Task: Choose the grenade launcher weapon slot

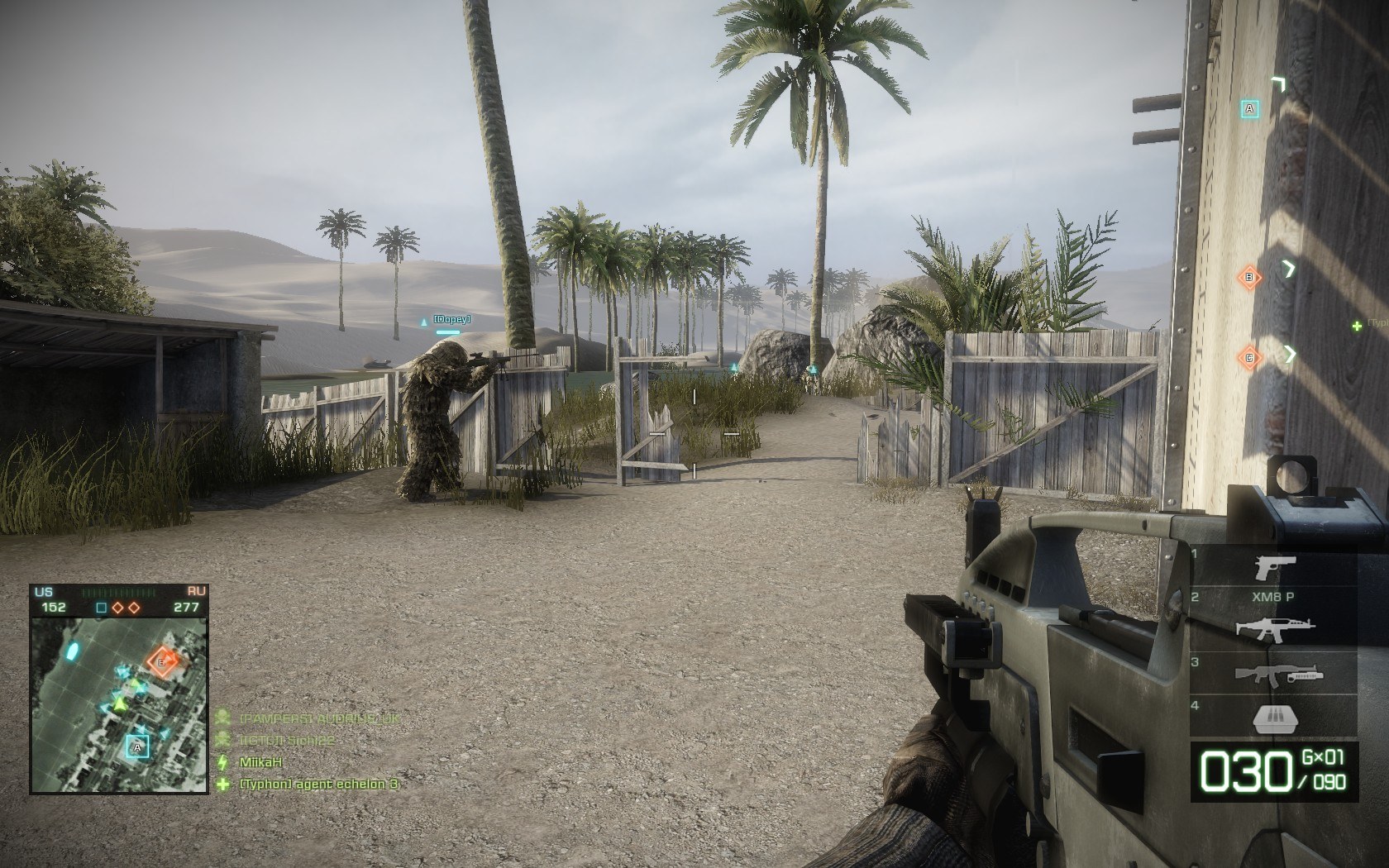Action: 1274,674
